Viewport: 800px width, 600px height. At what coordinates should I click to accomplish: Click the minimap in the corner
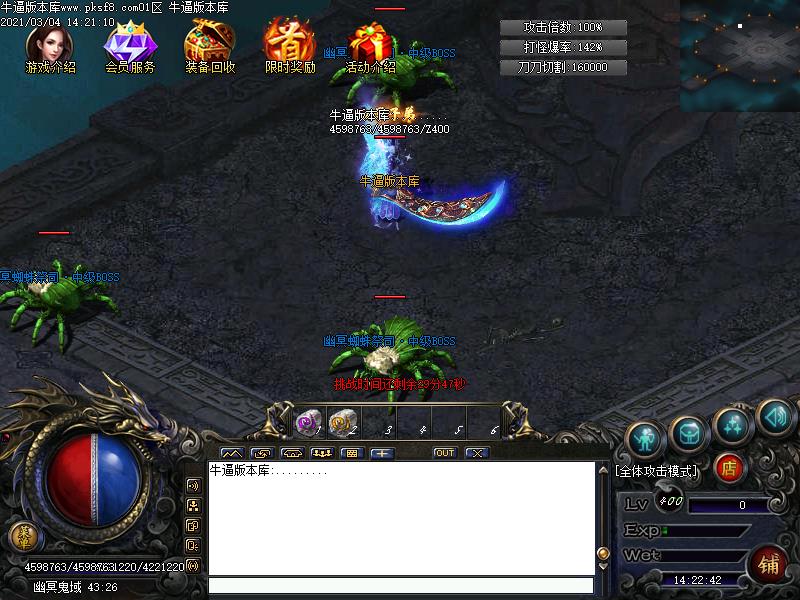[x=740, y=55]
